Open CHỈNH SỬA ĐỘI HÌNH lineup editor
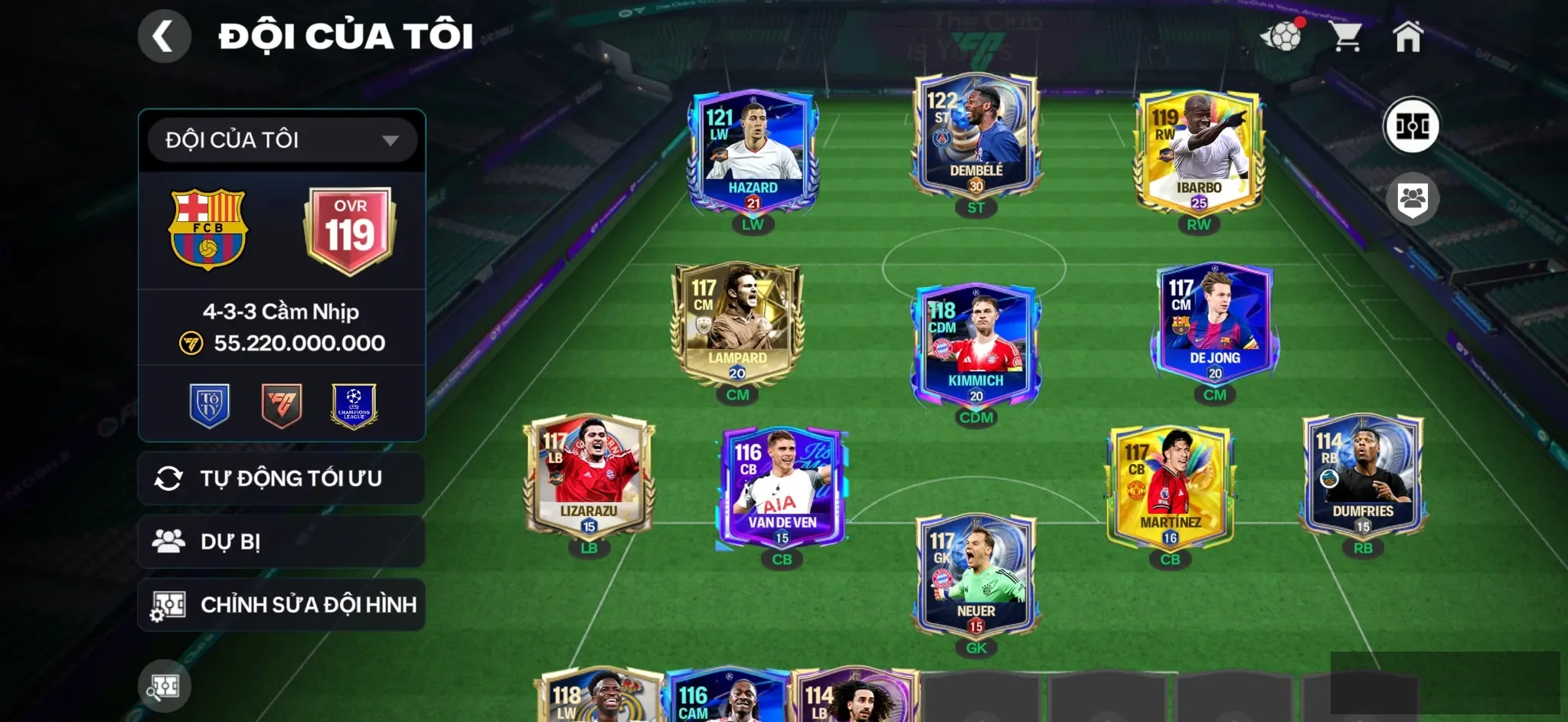The width and height of the screenshot is (1568, 722). tap(280, 604)
